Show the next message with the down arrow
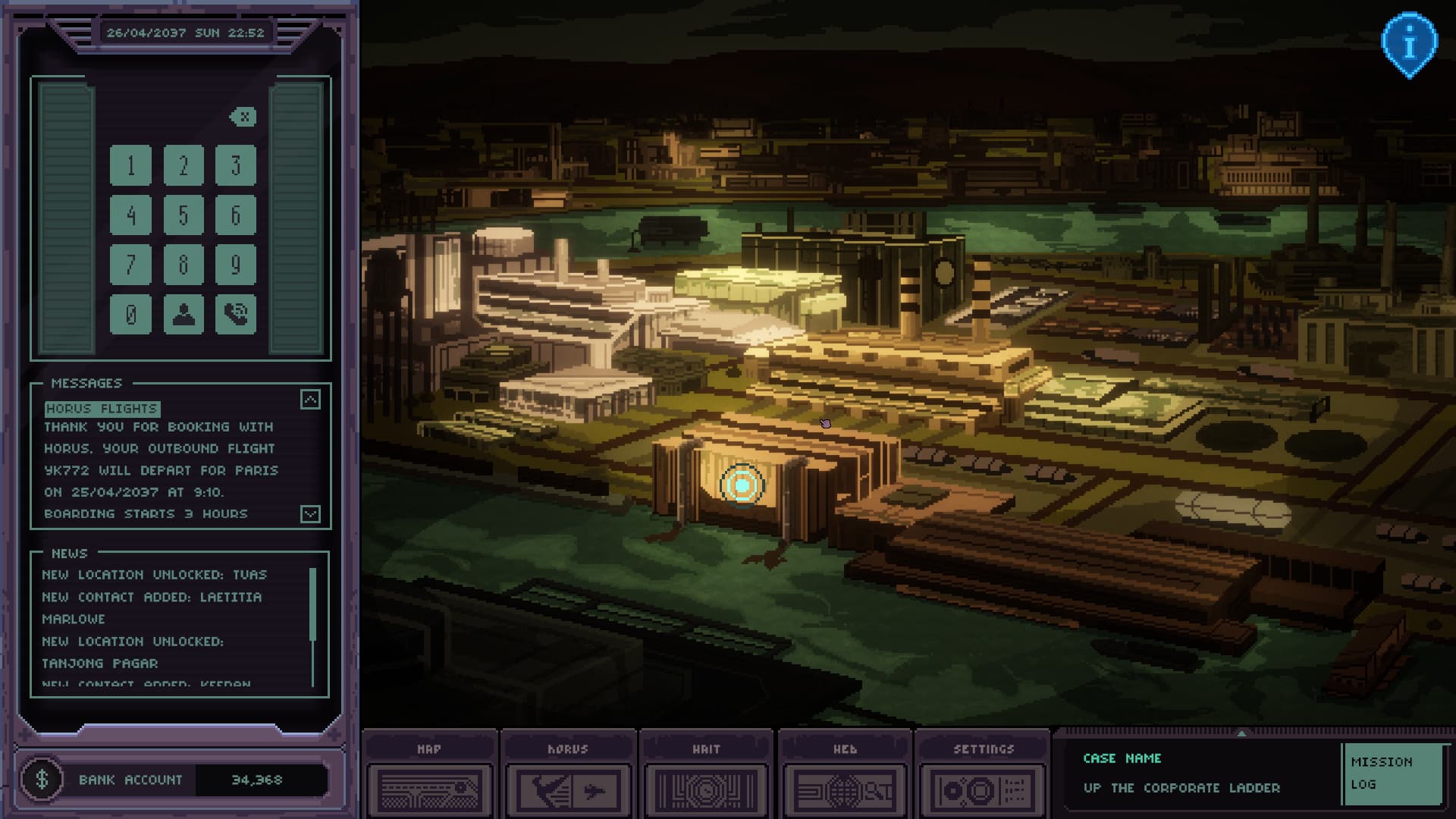This screenshot has width=1456, height=819. click(x=310, y=514)
